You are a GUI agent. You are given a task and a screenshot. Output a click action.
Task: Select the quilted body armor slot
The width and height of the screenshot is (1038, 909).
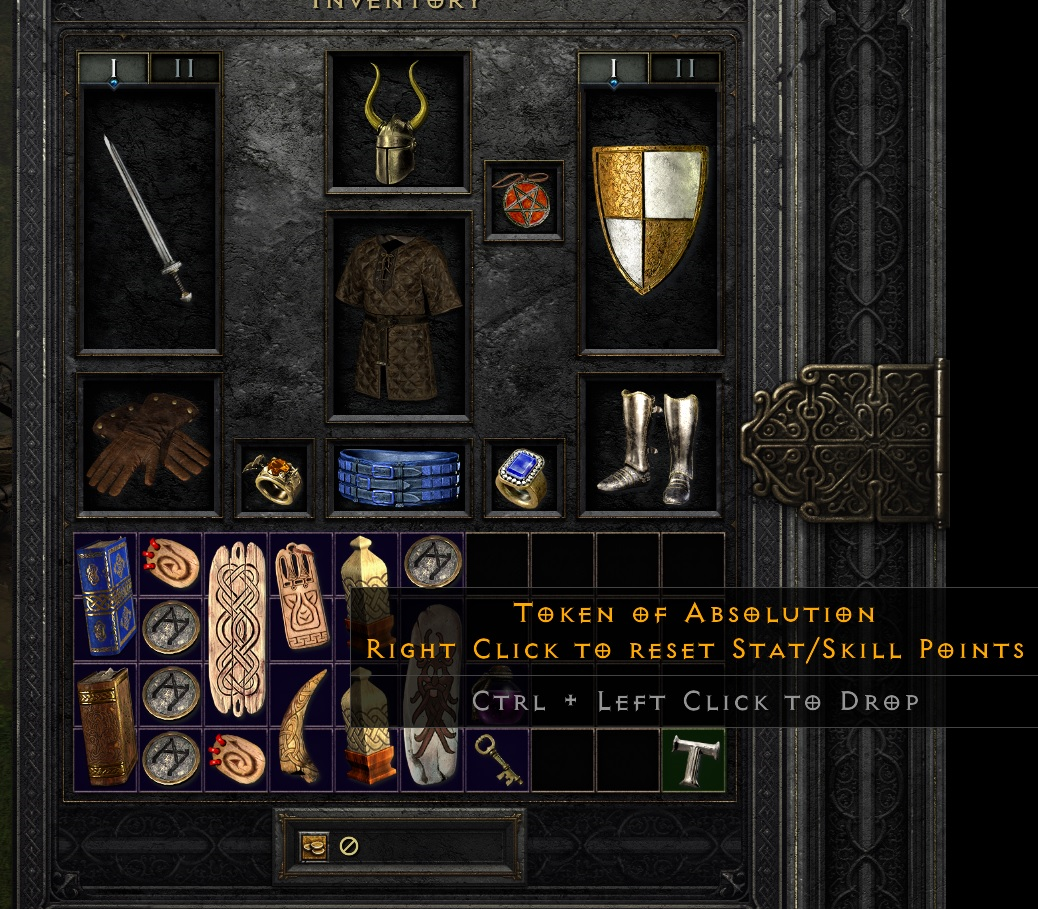coord(398,315)
